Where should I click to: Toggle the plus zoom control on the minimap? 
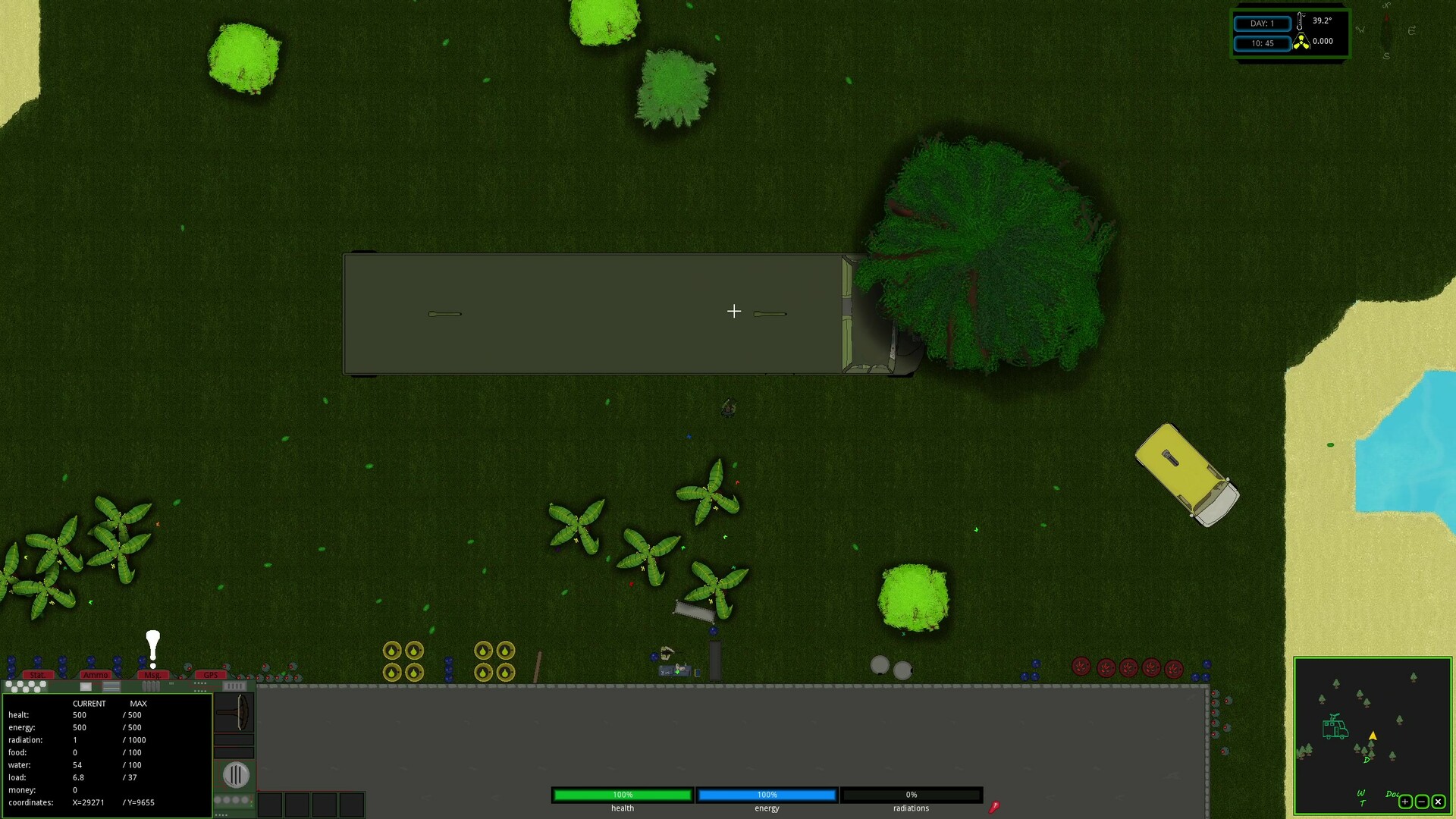[x=1405, y=802]
